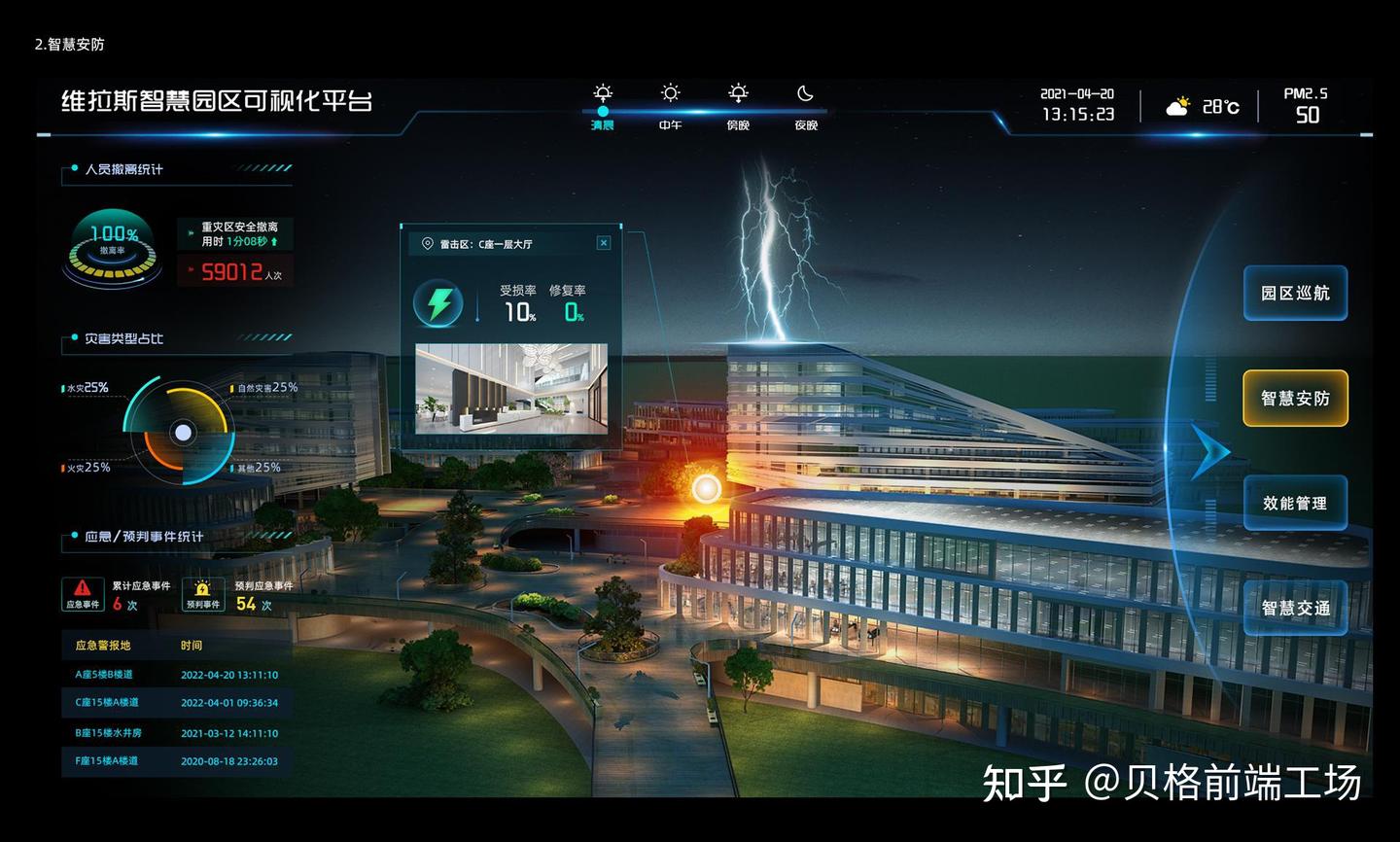The image size is (1400, 842).
Task: Expand the 人员撤离统计 panel header
Action: pos(127,169)
